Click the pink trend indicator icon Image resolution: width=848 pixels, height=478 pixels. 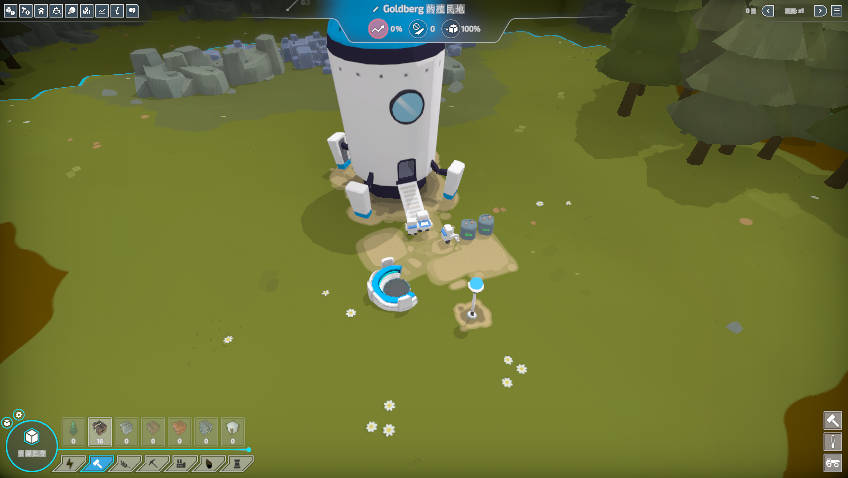click(x=377, y=28)
